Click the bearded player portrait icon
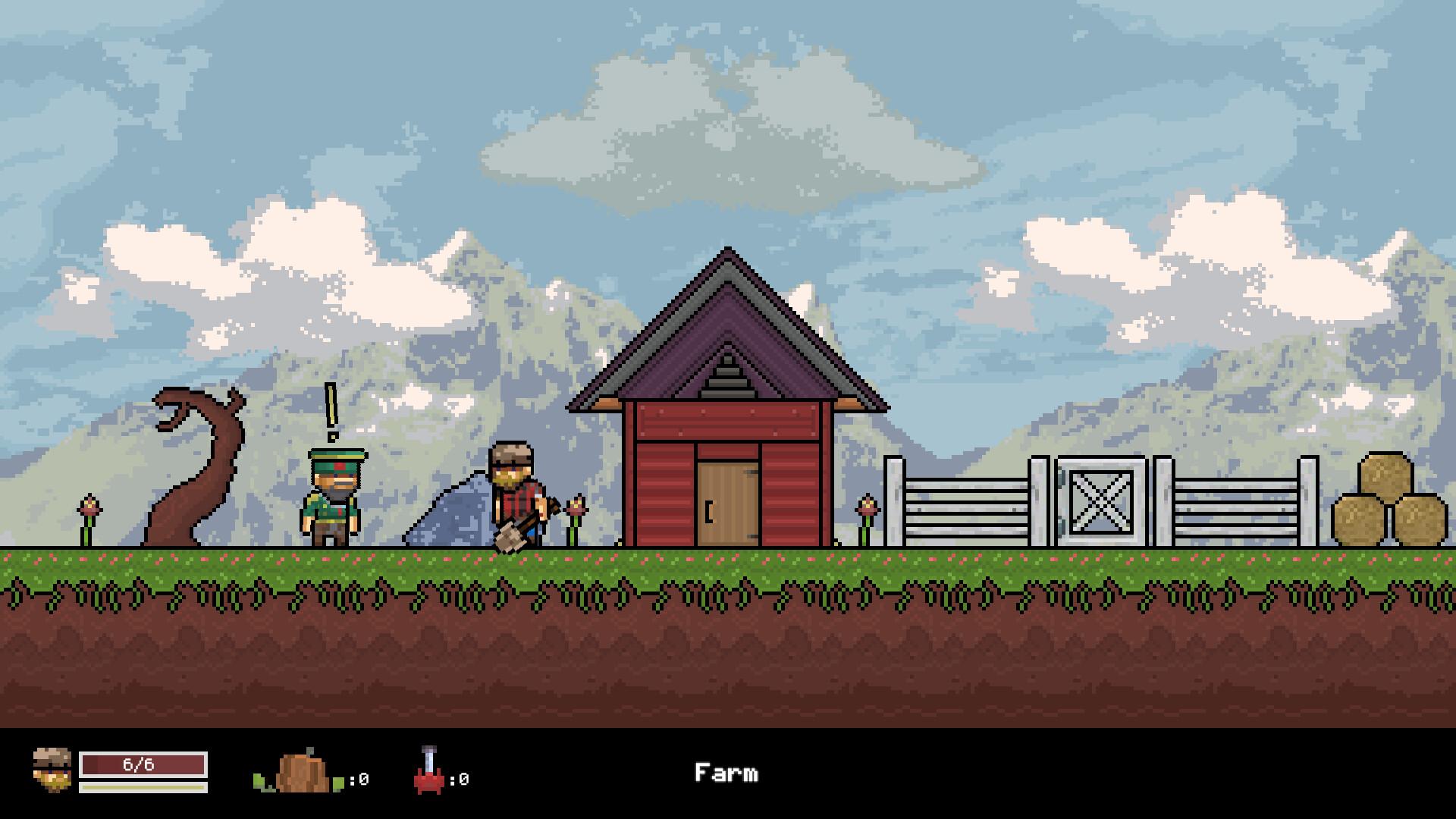This screenshot has height=819, width=1456. point(52,770)
